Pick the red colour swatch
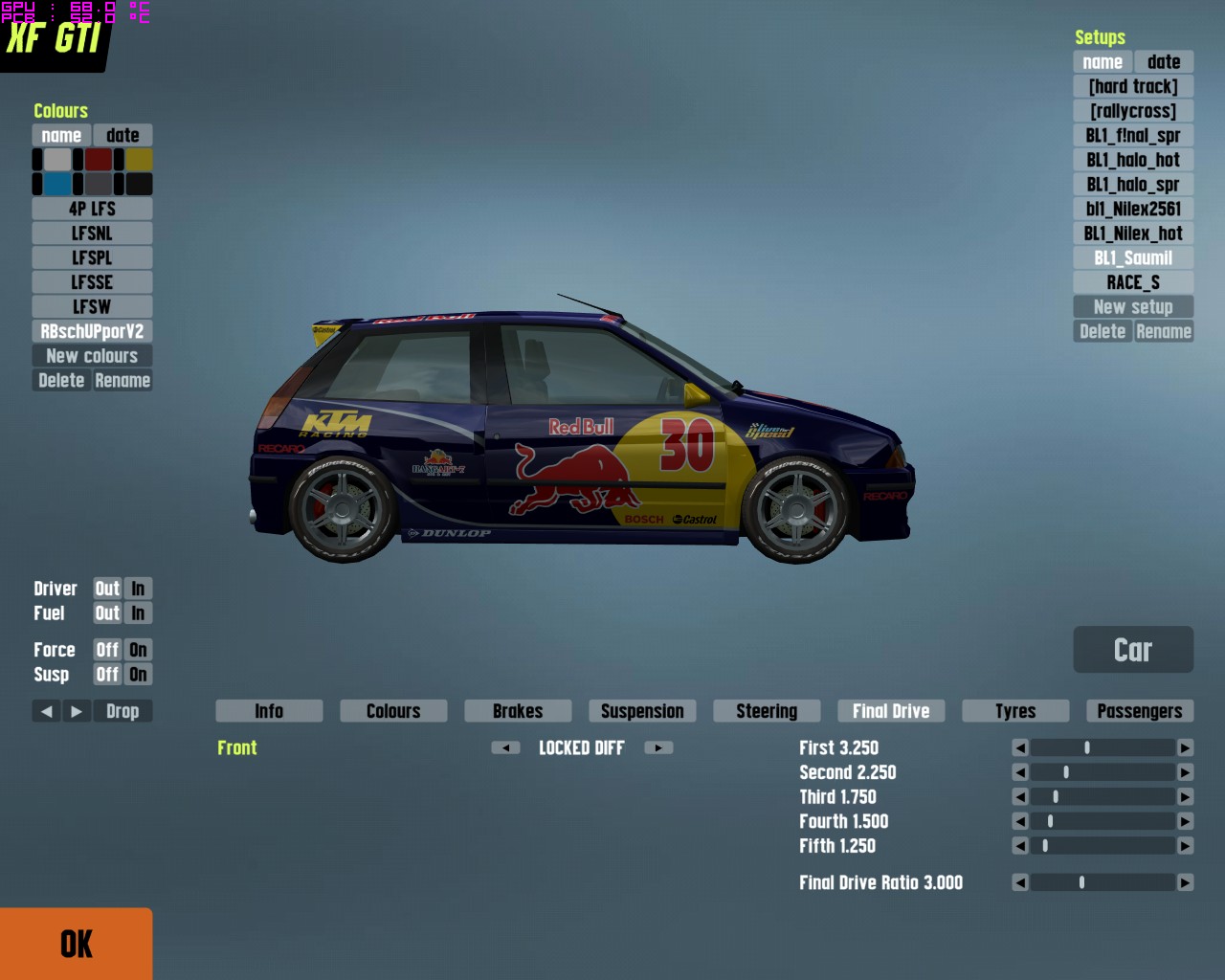The height and width of the screenshot is (980, 1225). (x=99, y=160)
